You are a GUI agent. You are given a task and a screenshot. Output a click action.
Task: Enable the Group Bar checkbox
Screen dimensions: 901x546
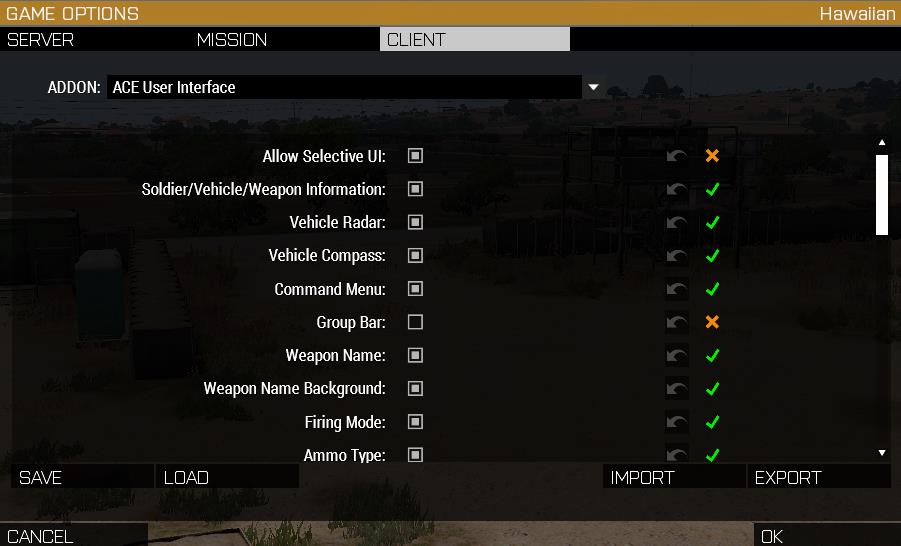tap(415, 322)
